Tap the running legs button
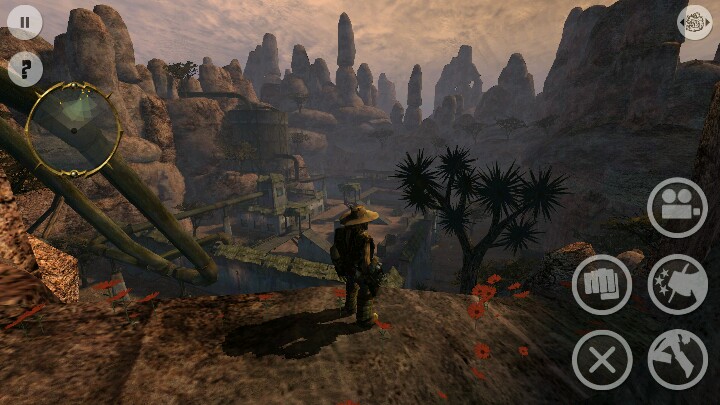Image resolution: width=720 pixels, height=405 pixels. click(677, 360)
